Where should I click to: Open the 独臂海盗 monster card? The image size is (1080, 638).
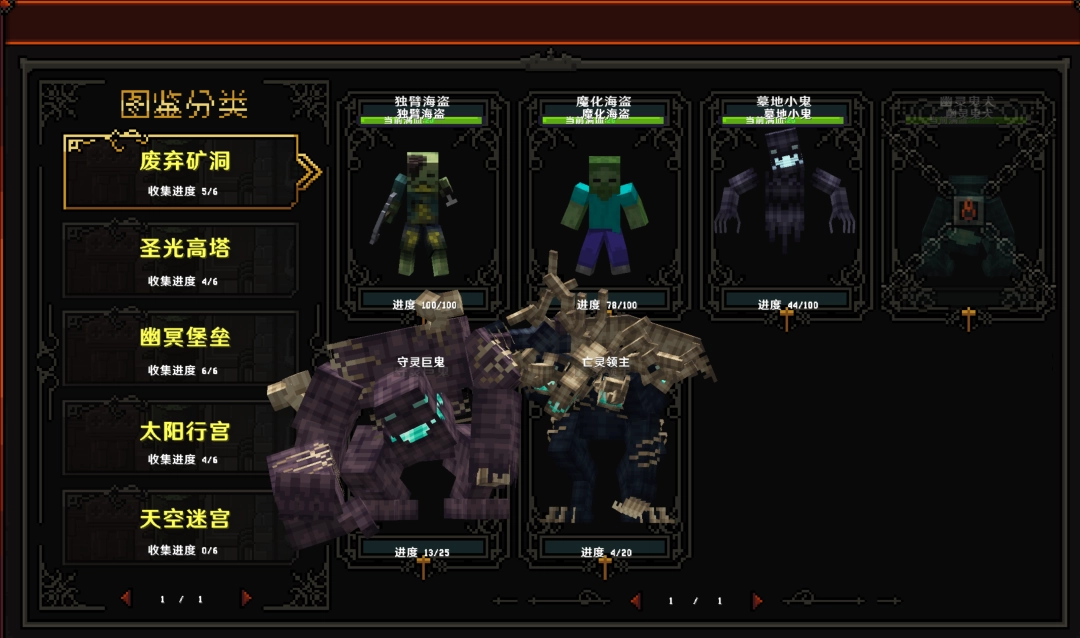(423, 206)
